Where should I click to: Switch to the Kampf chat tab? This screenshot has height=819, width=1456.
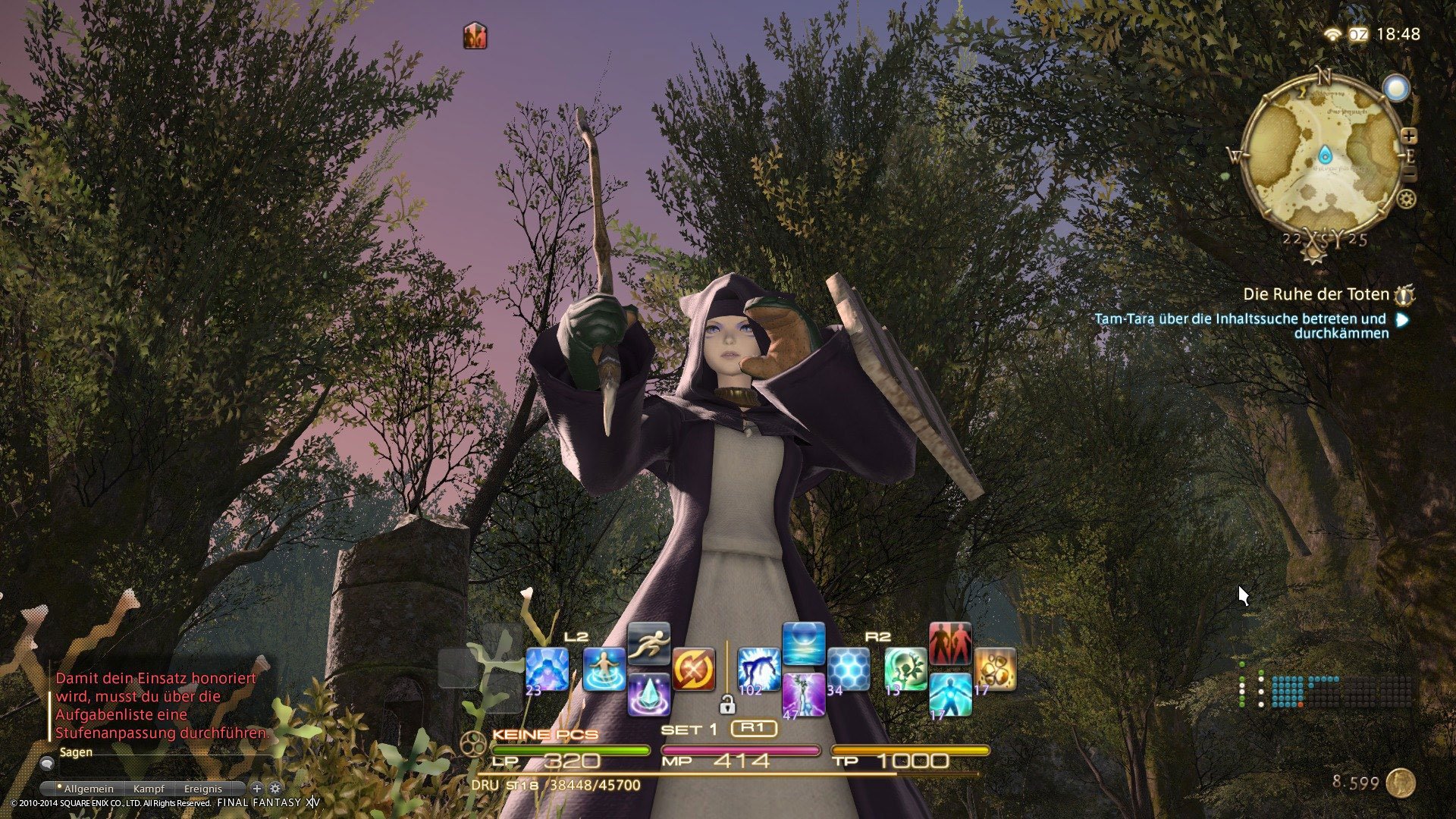click(x=149, y=789)
